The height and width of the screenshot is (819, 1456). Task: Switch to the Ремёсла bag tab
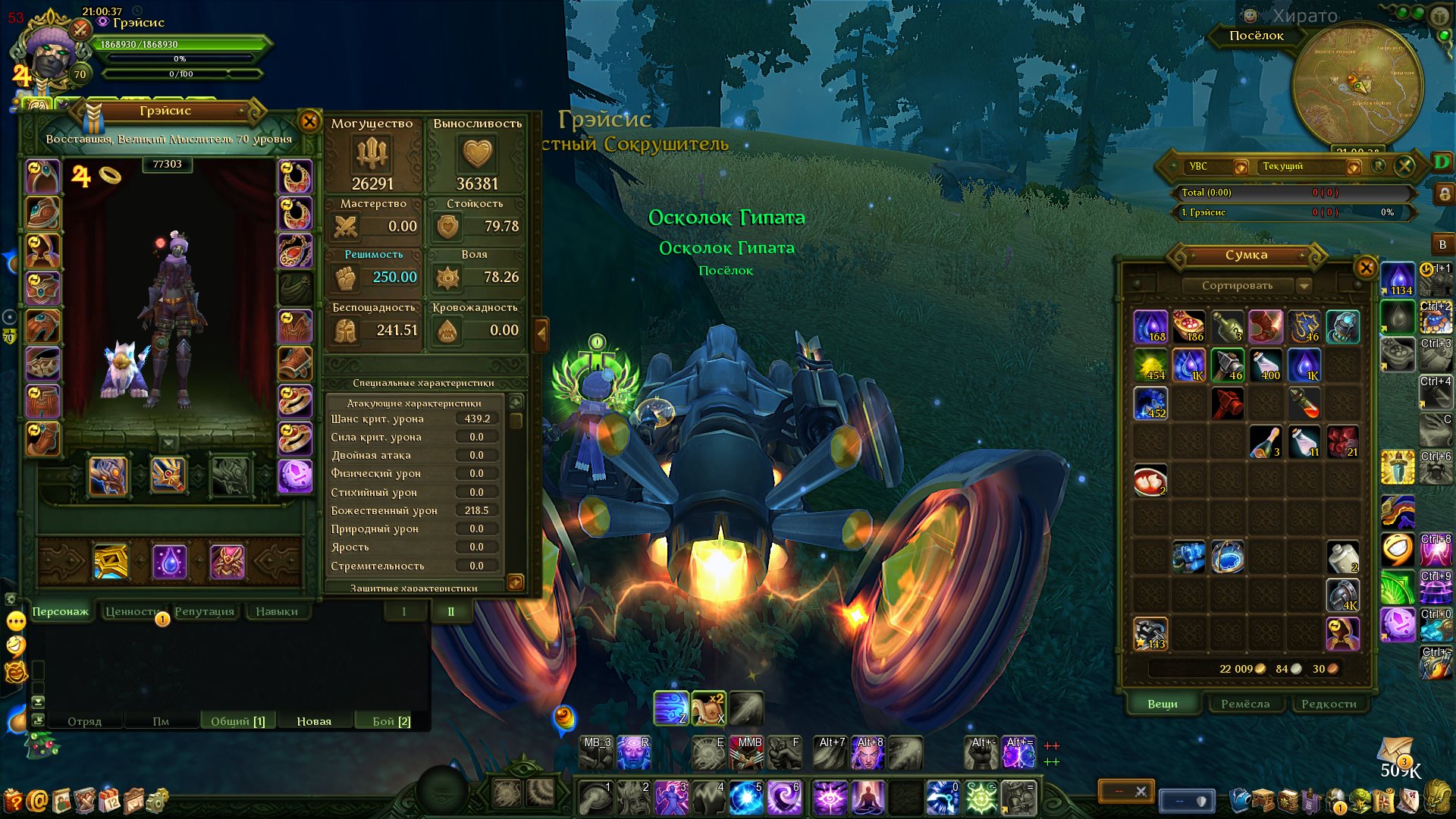1245,704
